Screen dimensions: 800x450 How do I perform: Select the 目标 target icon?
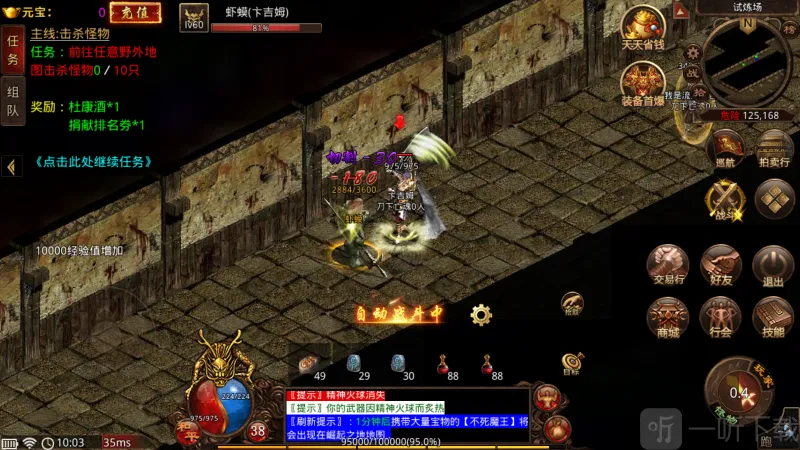point(572,362)
